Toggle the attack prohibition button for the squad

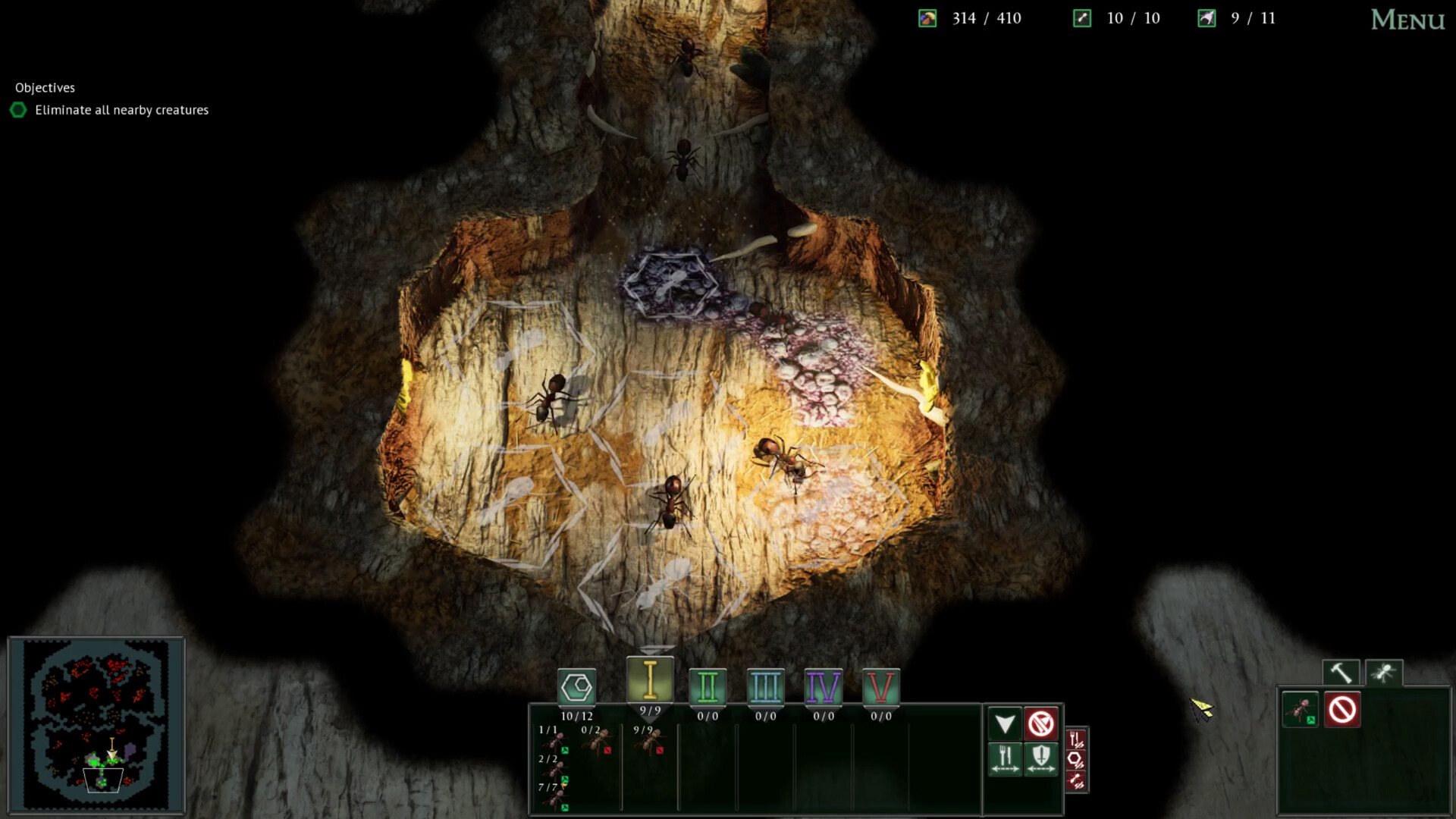[x=1041, y=723]
